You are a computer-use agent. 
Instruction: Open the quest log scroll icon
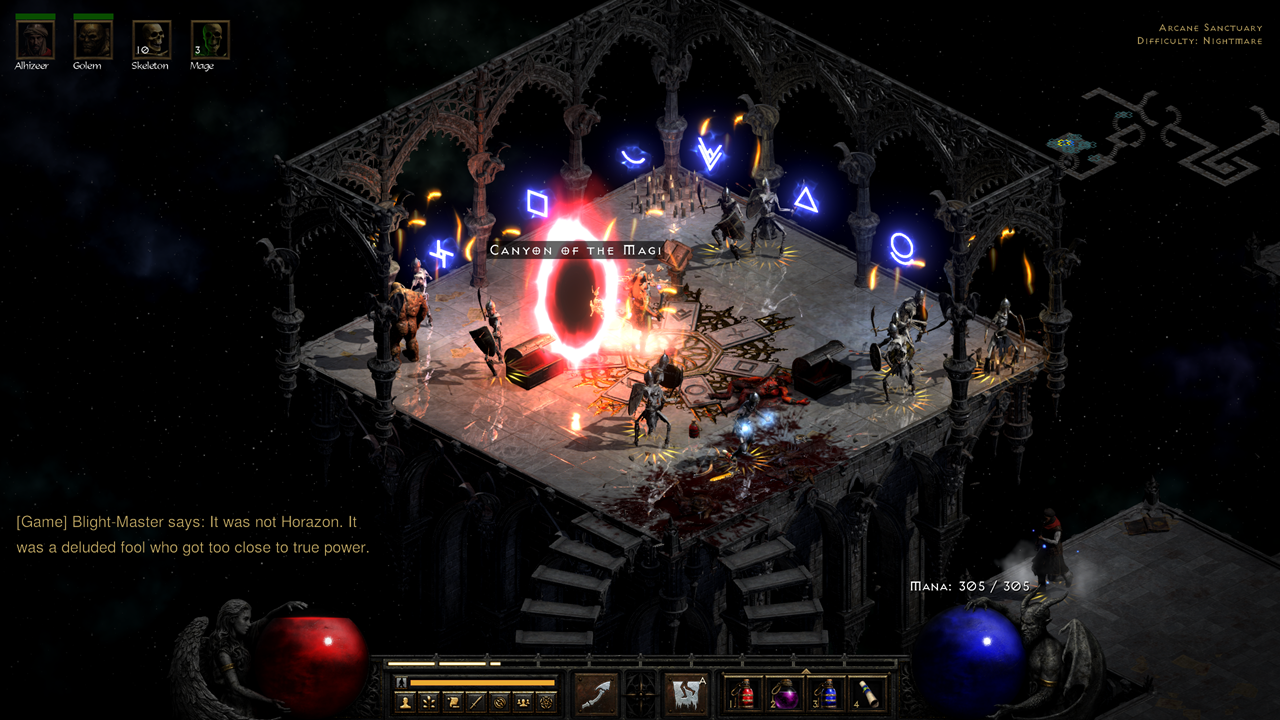click(450, 702)
